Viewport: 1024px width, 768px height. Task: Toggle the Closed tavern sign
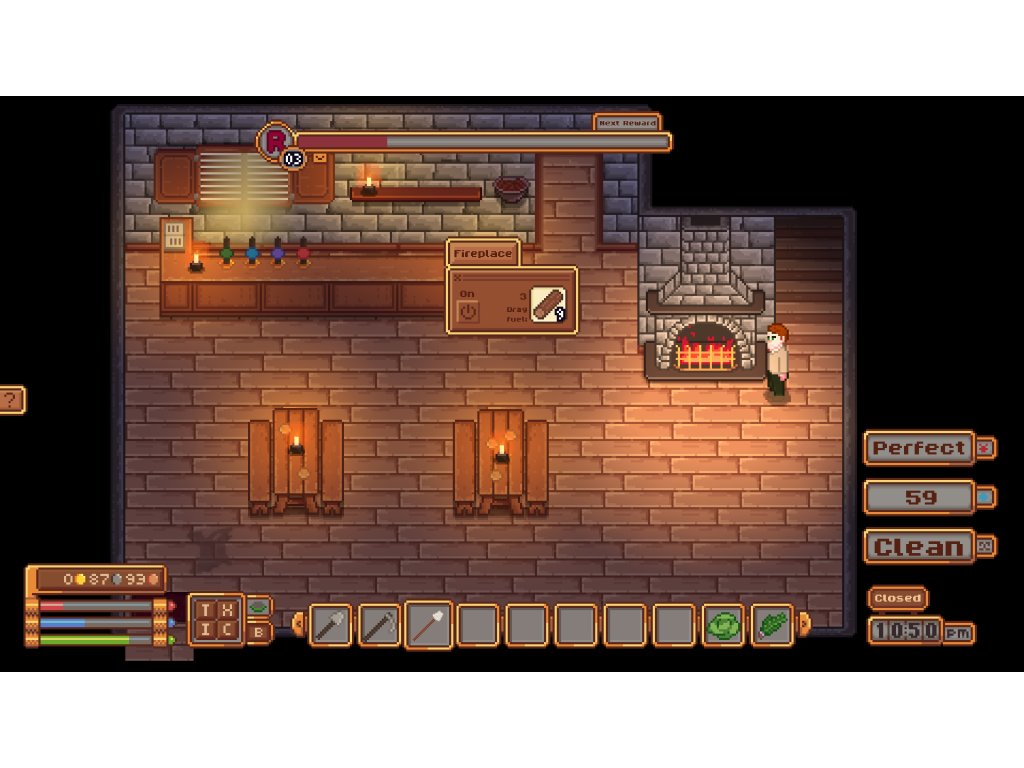[897, 598]
